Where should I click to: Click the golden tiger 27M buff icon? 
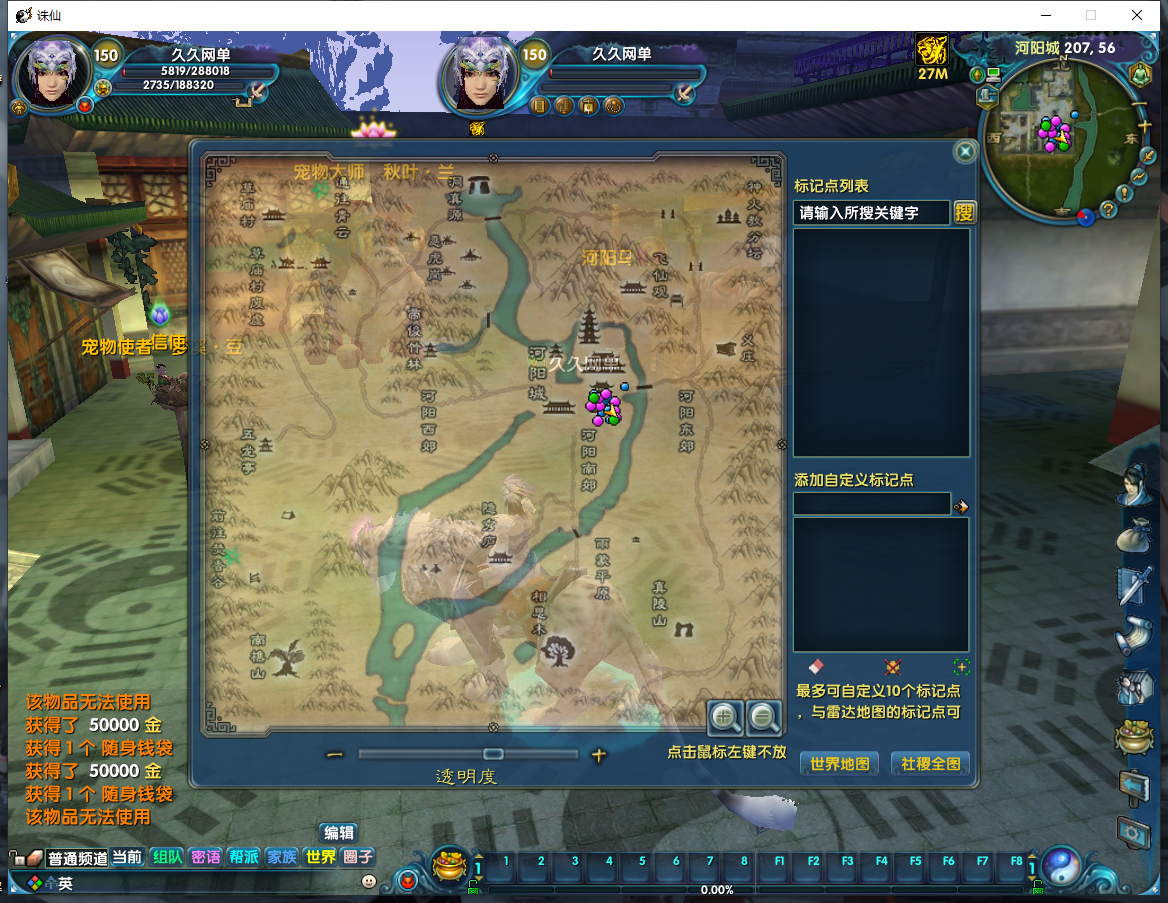click(x=932, y=50)
